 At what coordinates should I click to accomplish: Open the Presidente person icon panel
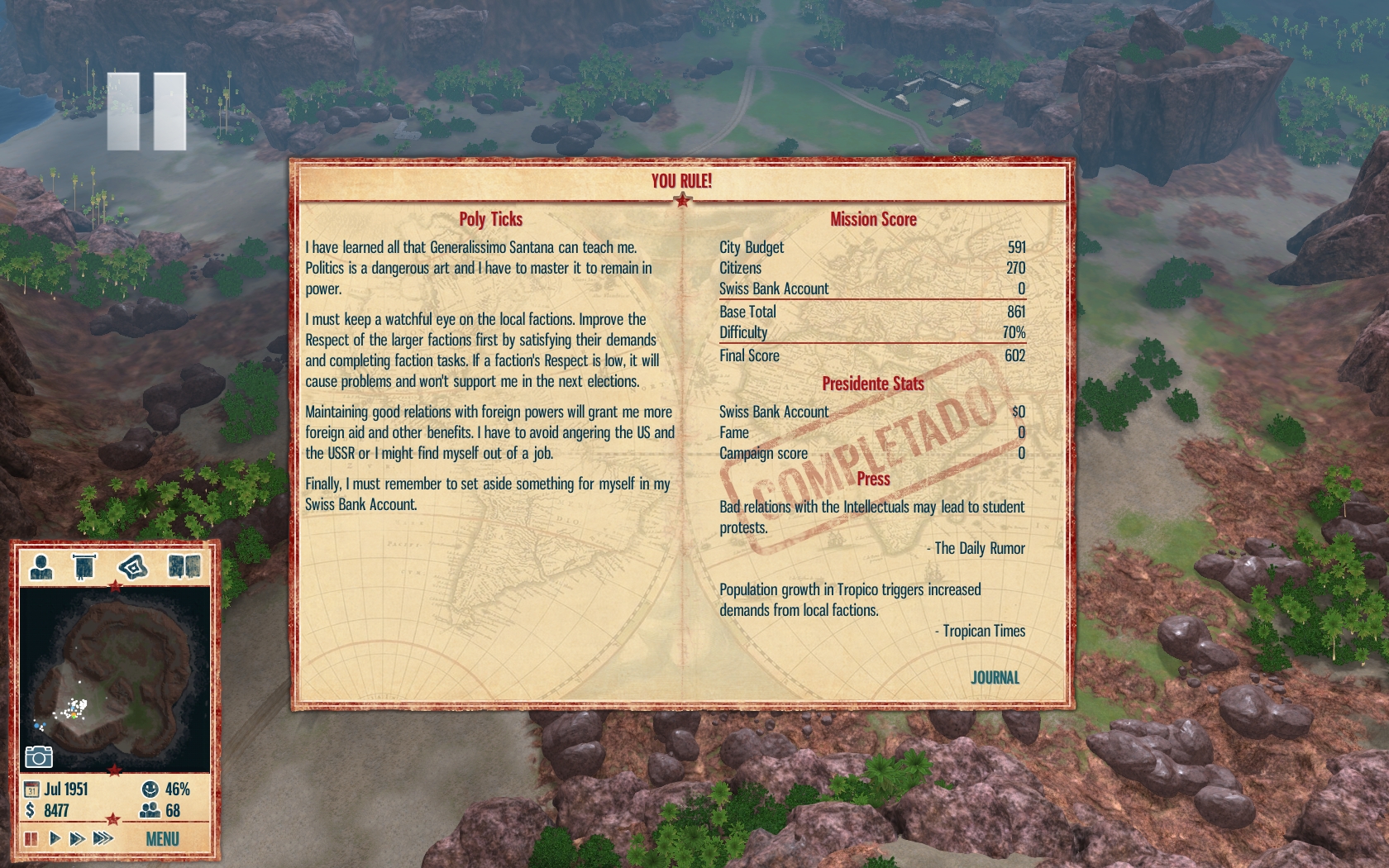pos(41,567)
